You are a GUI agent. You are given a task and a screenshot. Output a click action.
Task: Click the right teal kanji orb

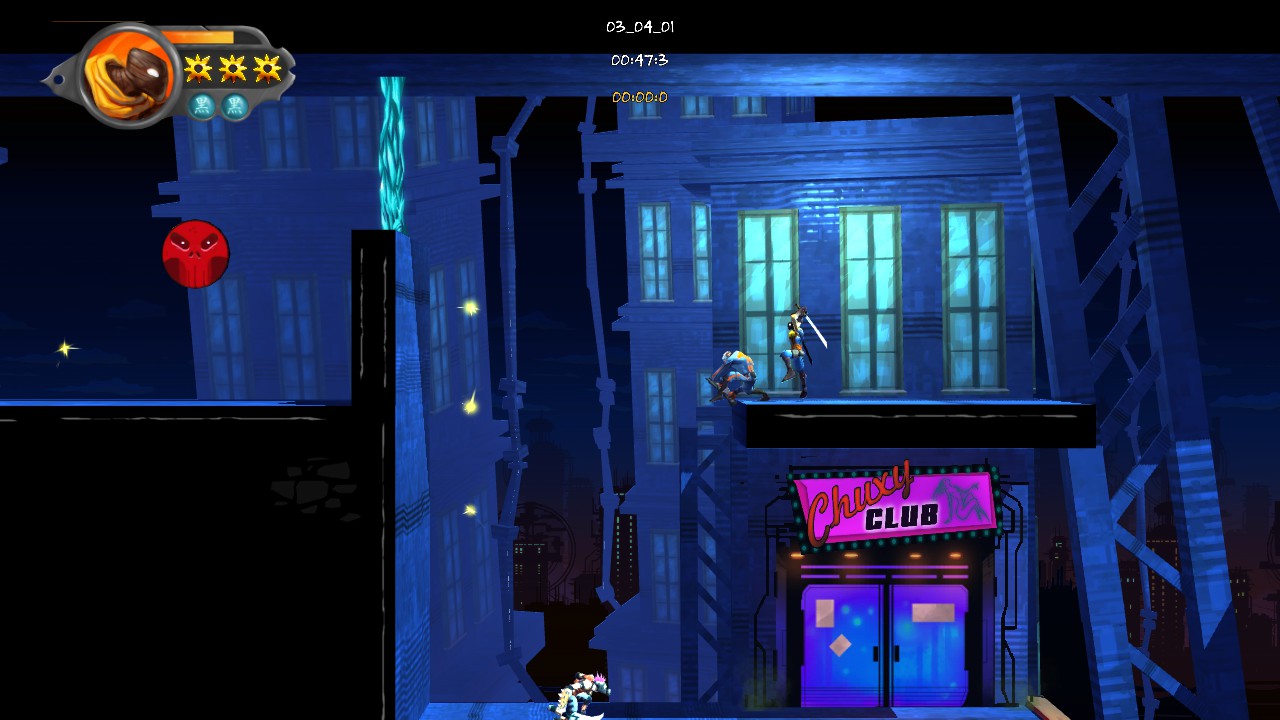click(233, 106)
